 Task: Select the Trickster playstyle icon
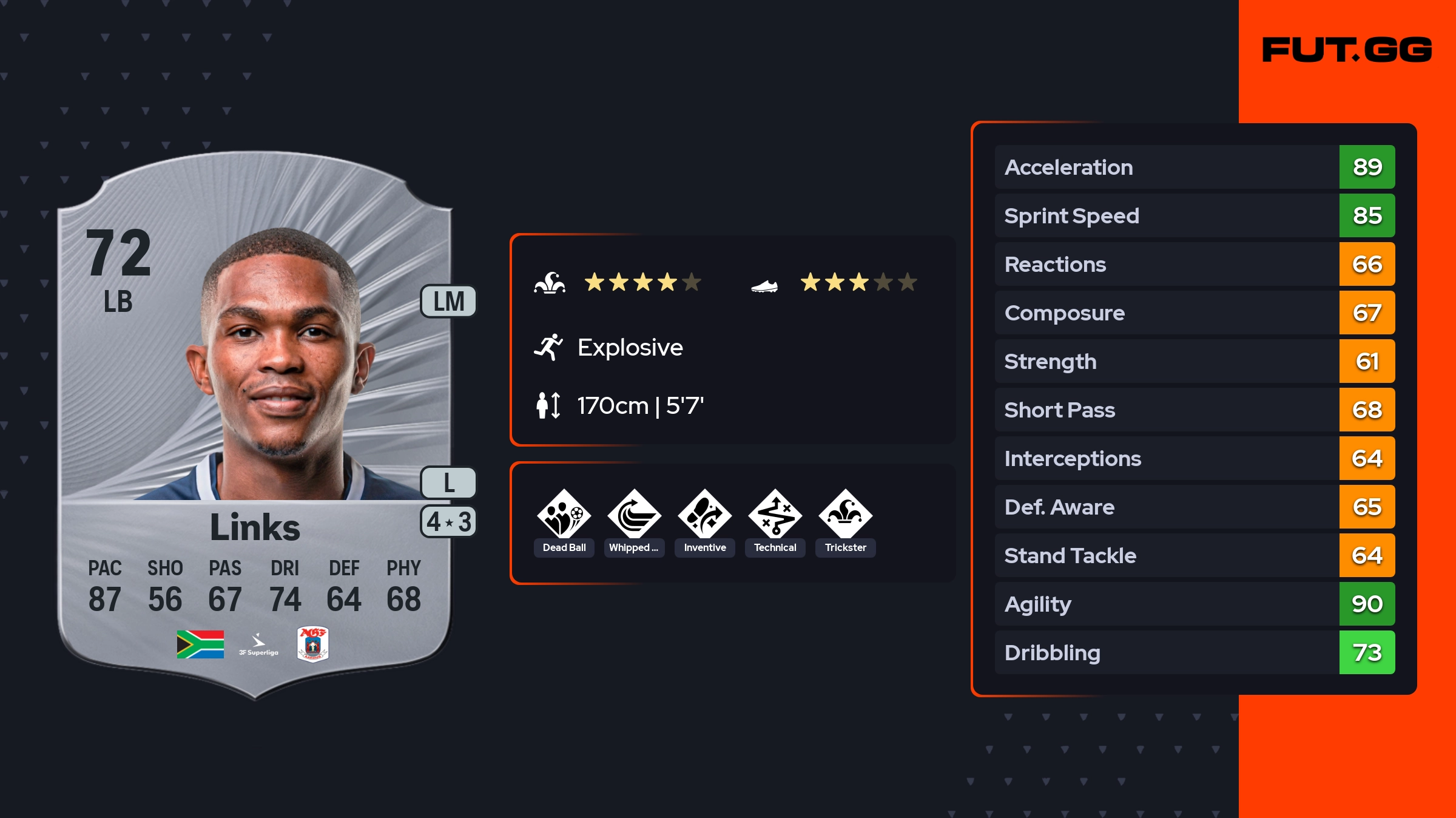(846, 515)
